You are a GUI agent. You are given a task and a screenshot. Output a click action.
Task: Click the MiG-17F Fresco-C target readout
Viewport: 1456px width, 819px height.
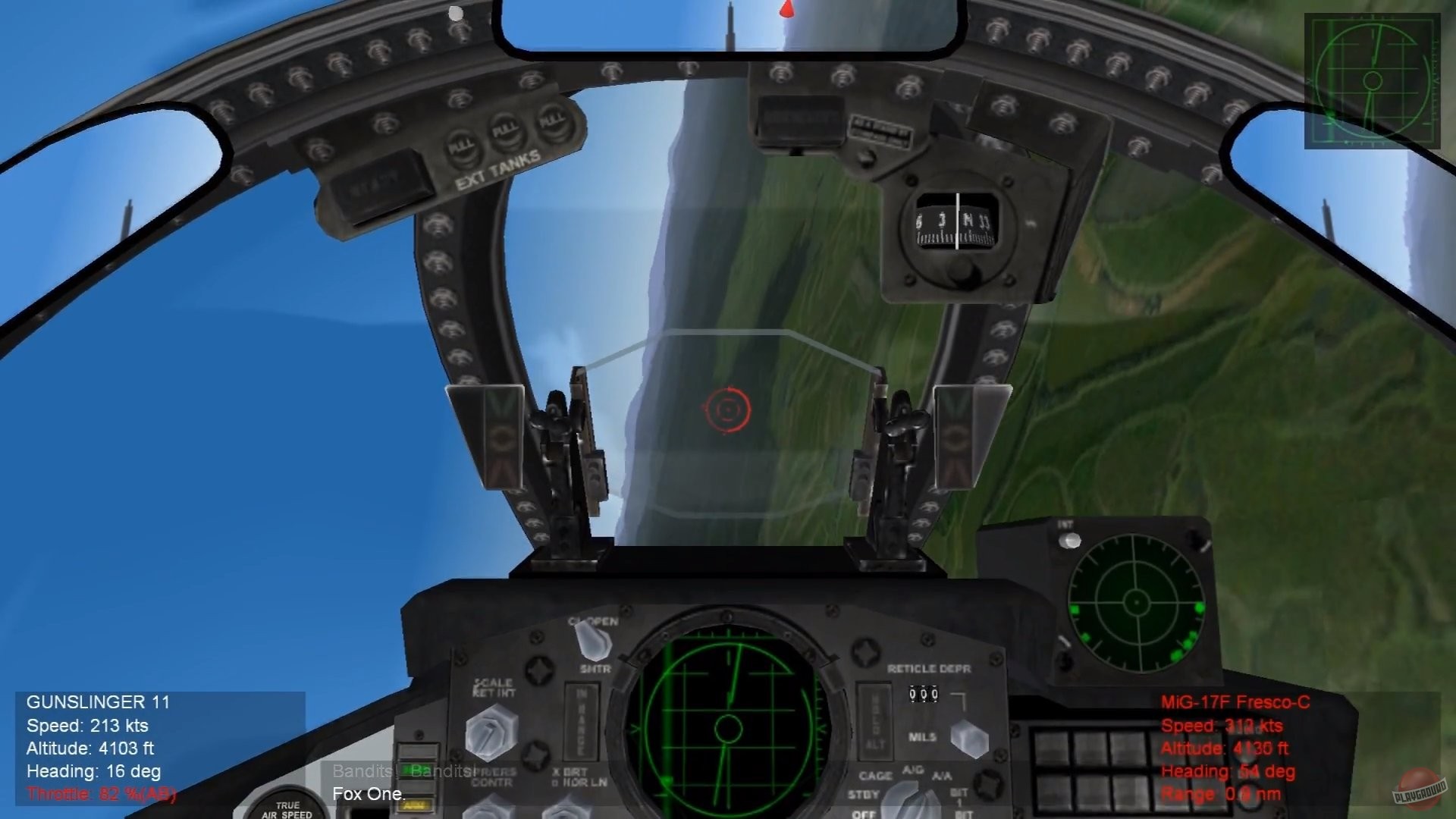tap(1225, 747)
